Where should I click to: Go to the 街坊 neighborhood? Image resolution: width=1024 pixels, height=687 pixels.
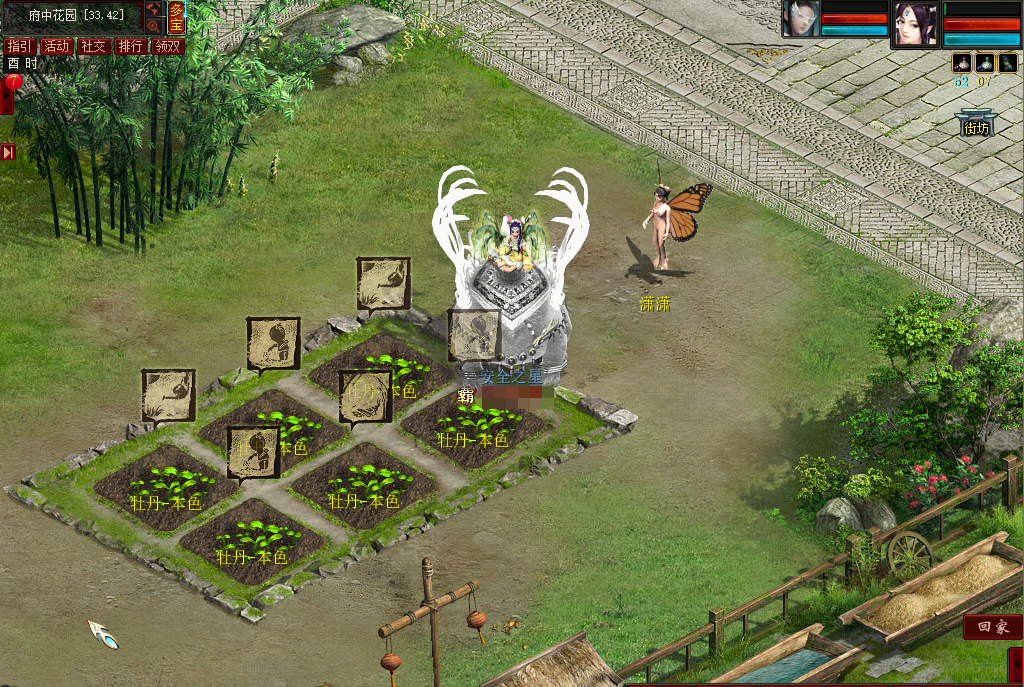click(x=975, y=125)
